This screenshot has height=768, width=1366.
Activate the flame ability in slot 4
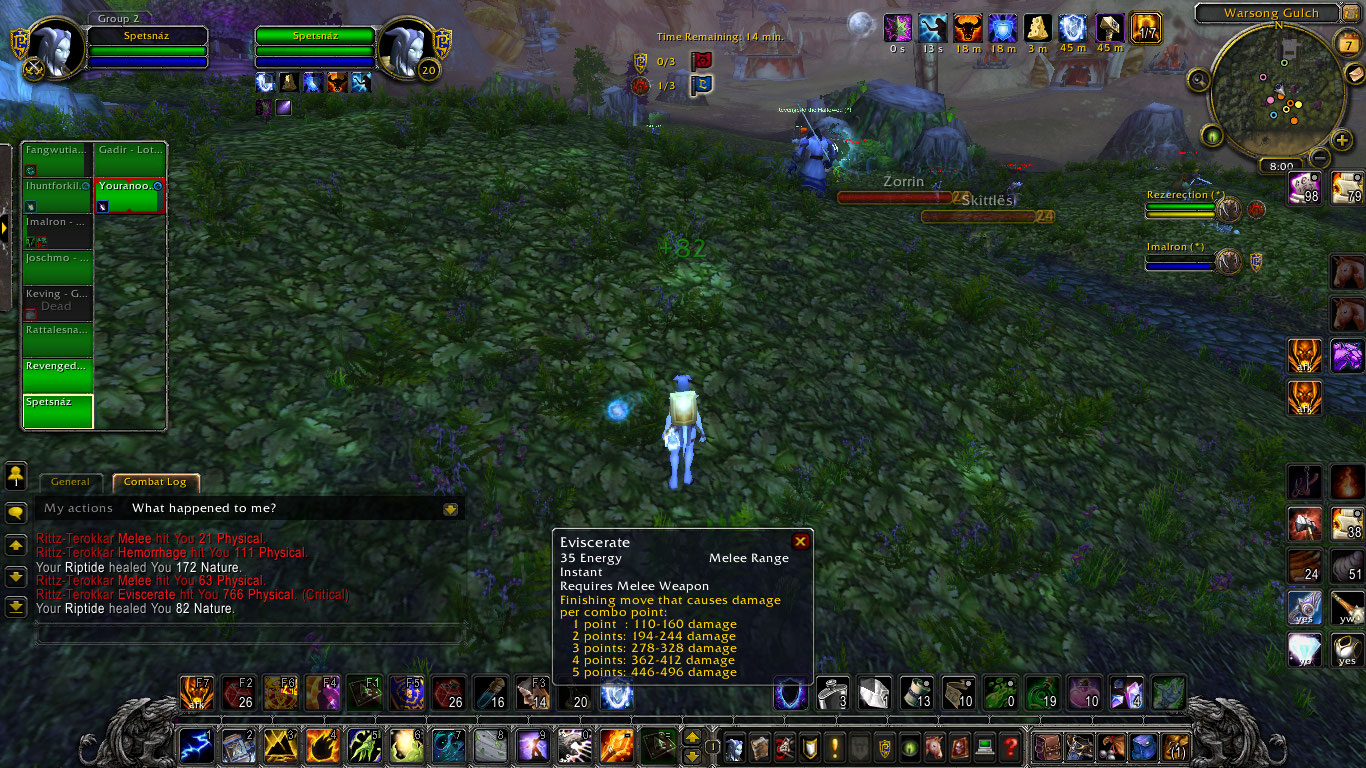pyautogui.click(x=320, y=746)
